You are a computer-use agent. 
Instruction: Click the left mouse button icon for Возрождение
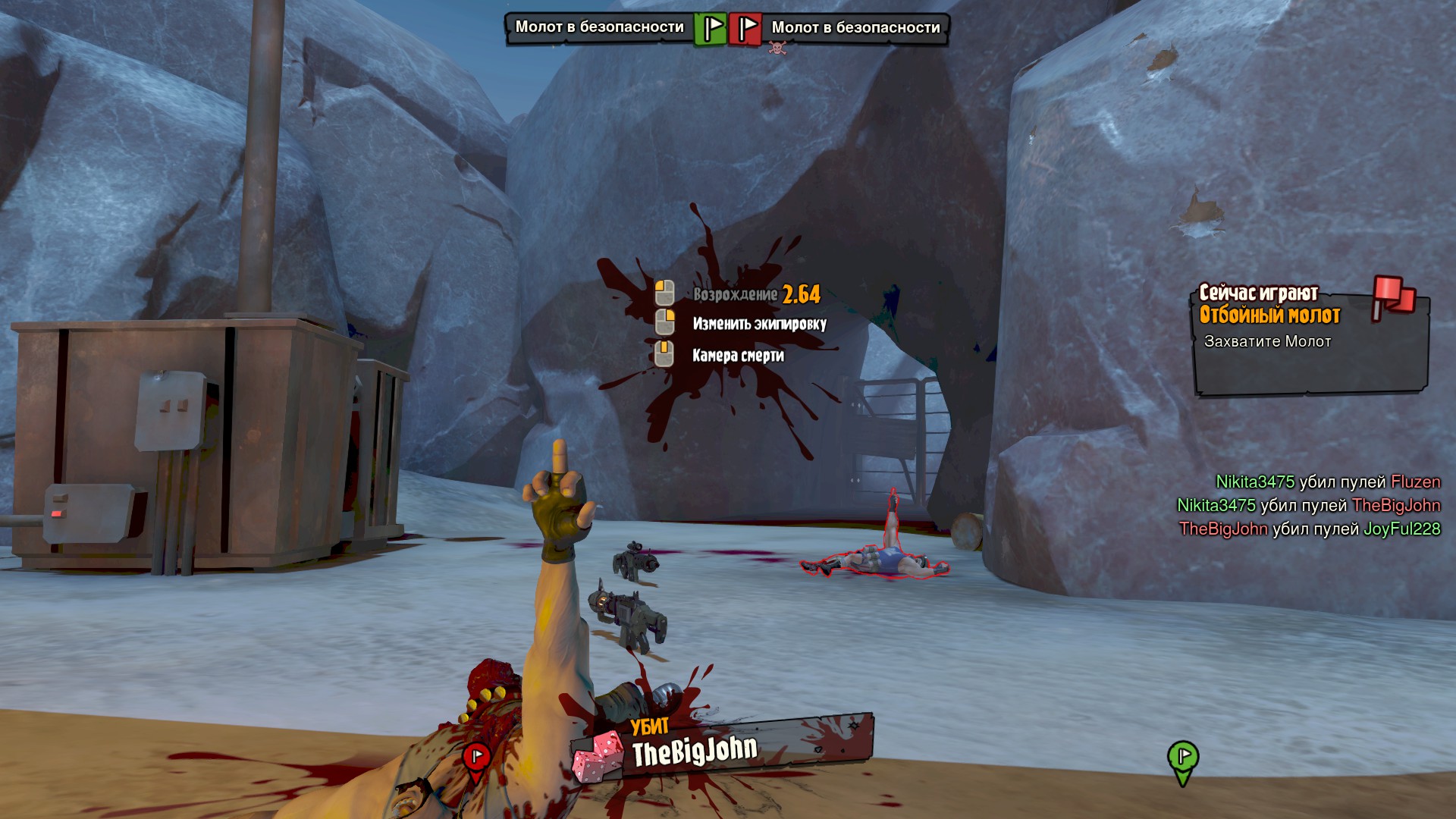pos(665,291)
